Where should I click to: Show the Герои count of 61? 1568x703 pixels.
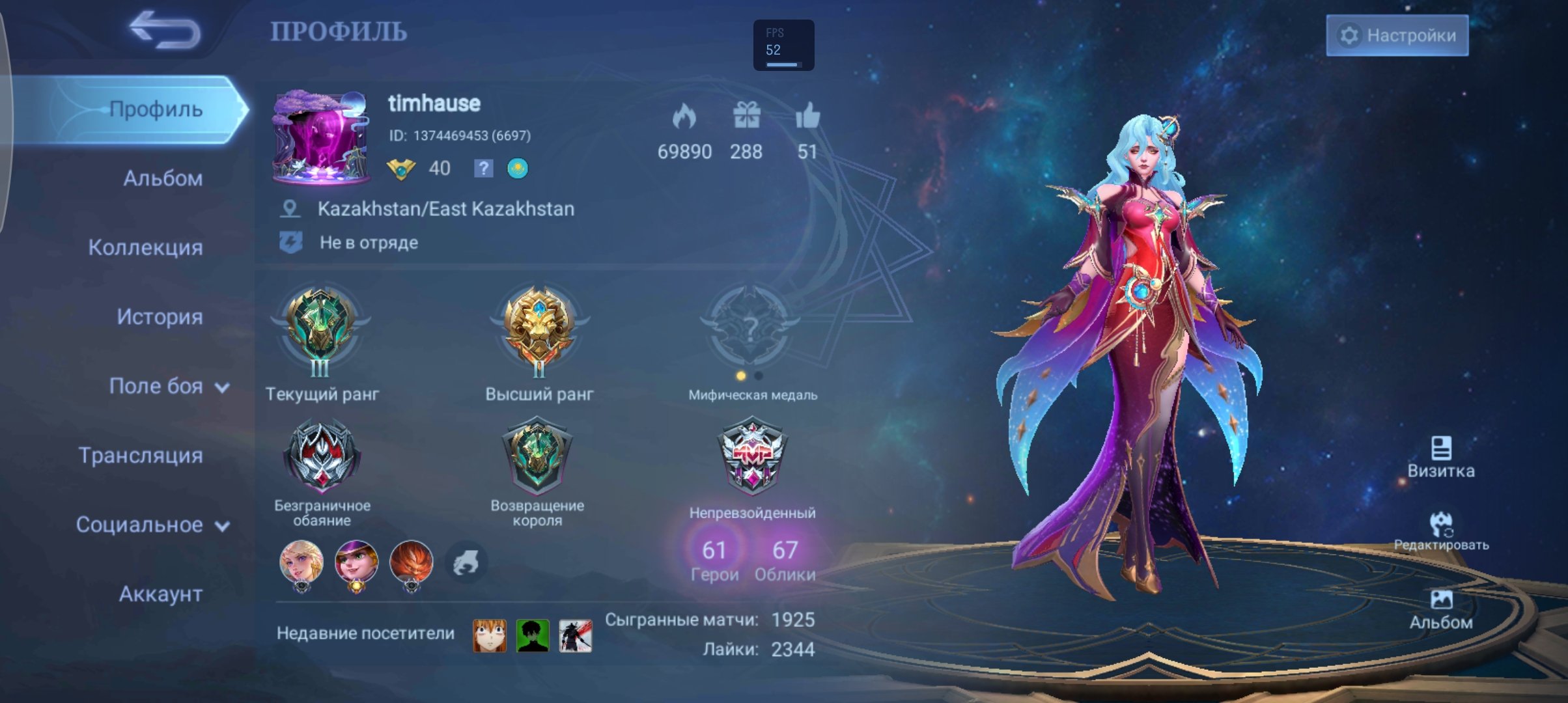714,560
